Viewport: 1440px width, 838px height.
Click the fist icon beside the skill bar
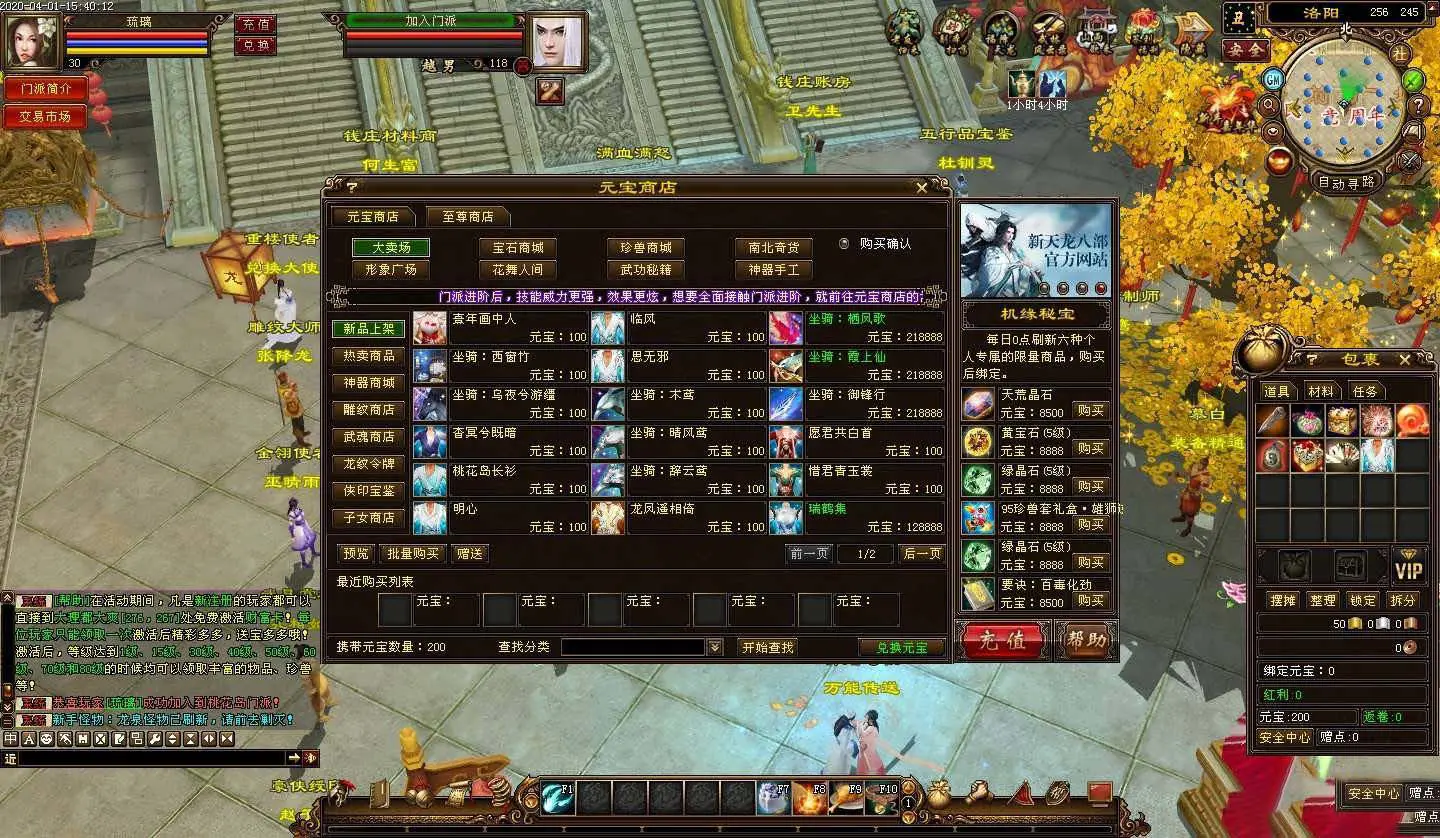[x=978, y=790]
